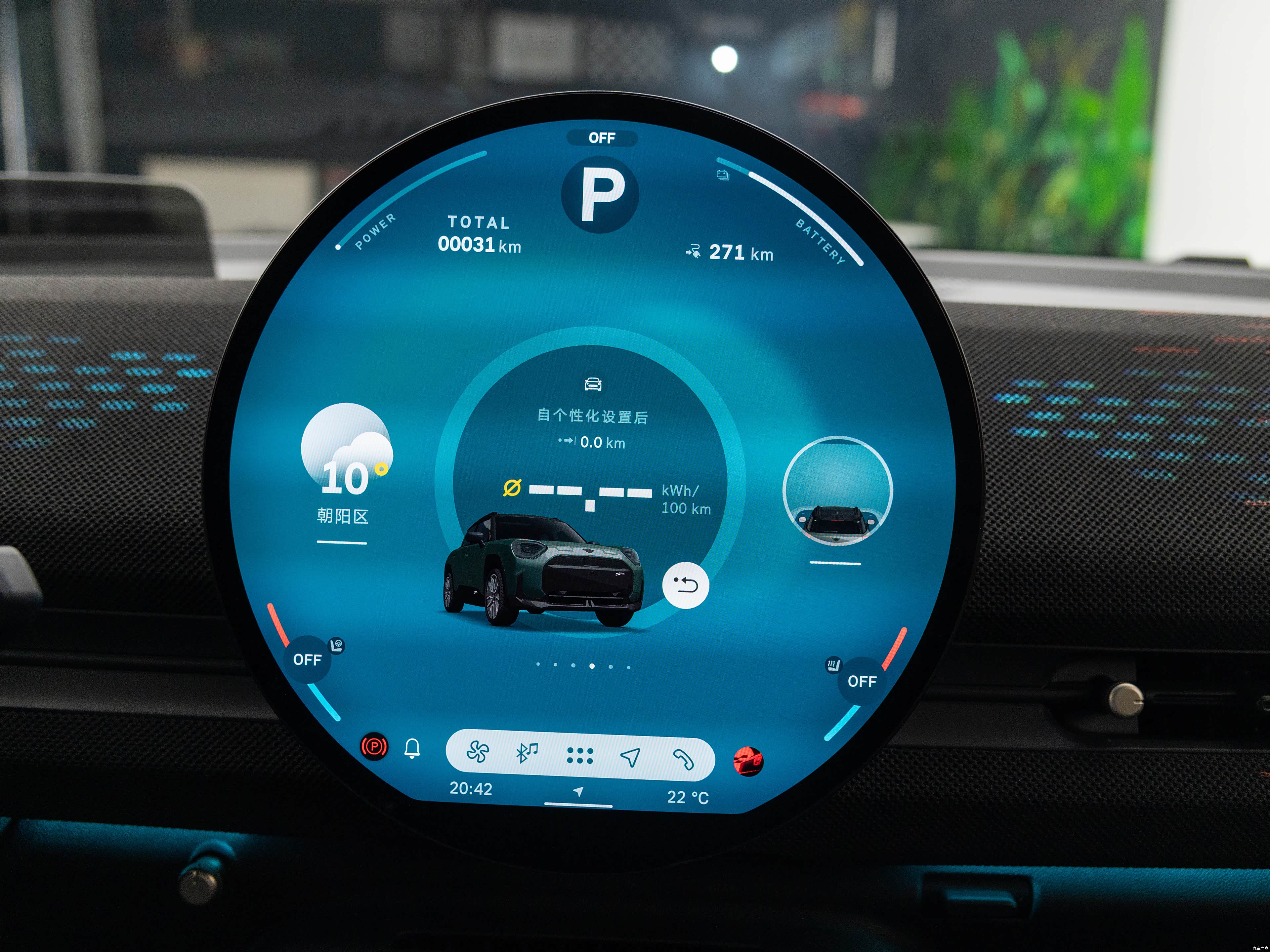
Task: Open the rear vehicle view widget
Action: pos(837,491)
